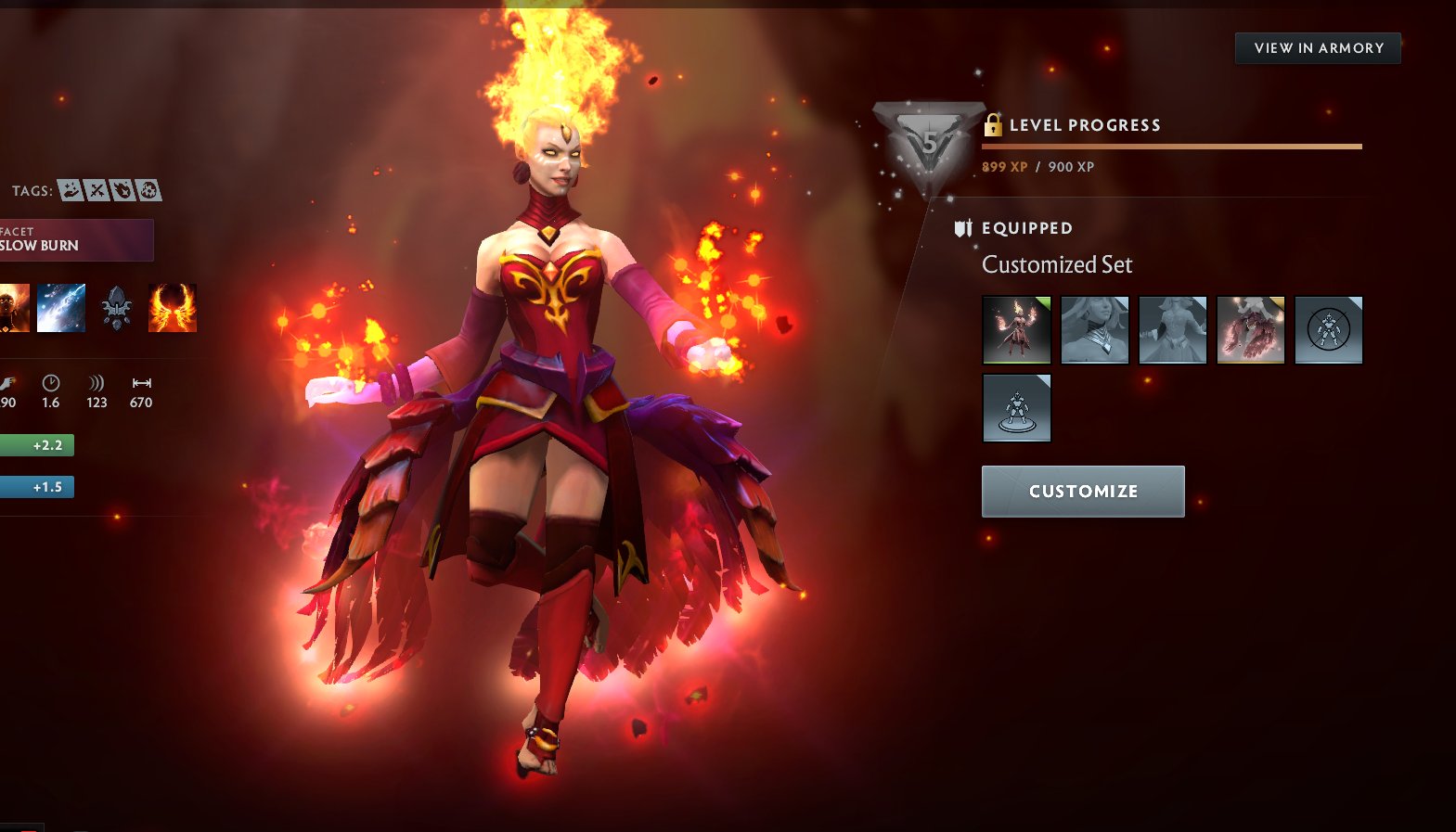Click the lock icon beside Level Progress
This screenshot has height=832, width=1456.
pos(995,124)
